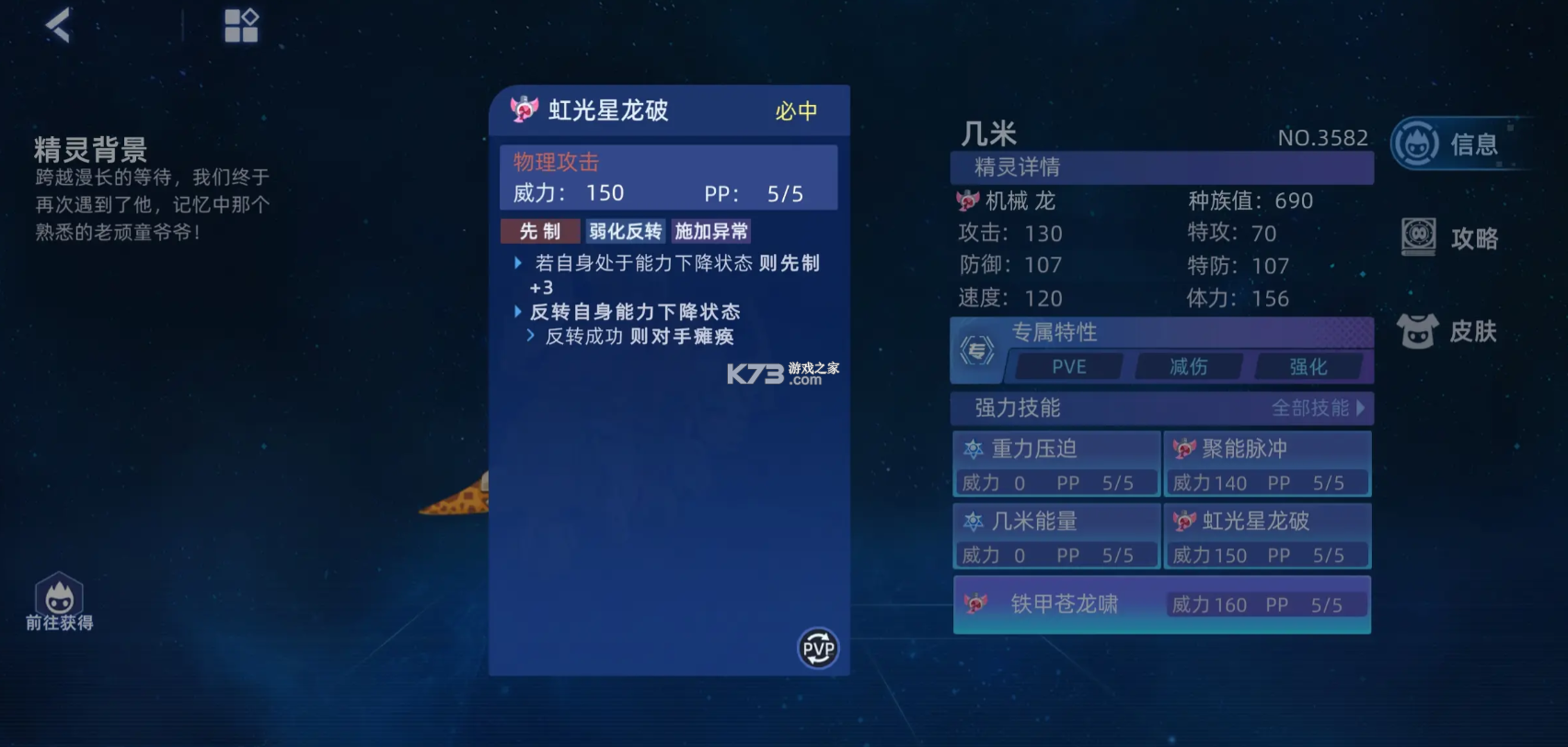Tap the PVP badge at bottom of skill card
The image size is (1568, 747).
click(x=817, y=648)
